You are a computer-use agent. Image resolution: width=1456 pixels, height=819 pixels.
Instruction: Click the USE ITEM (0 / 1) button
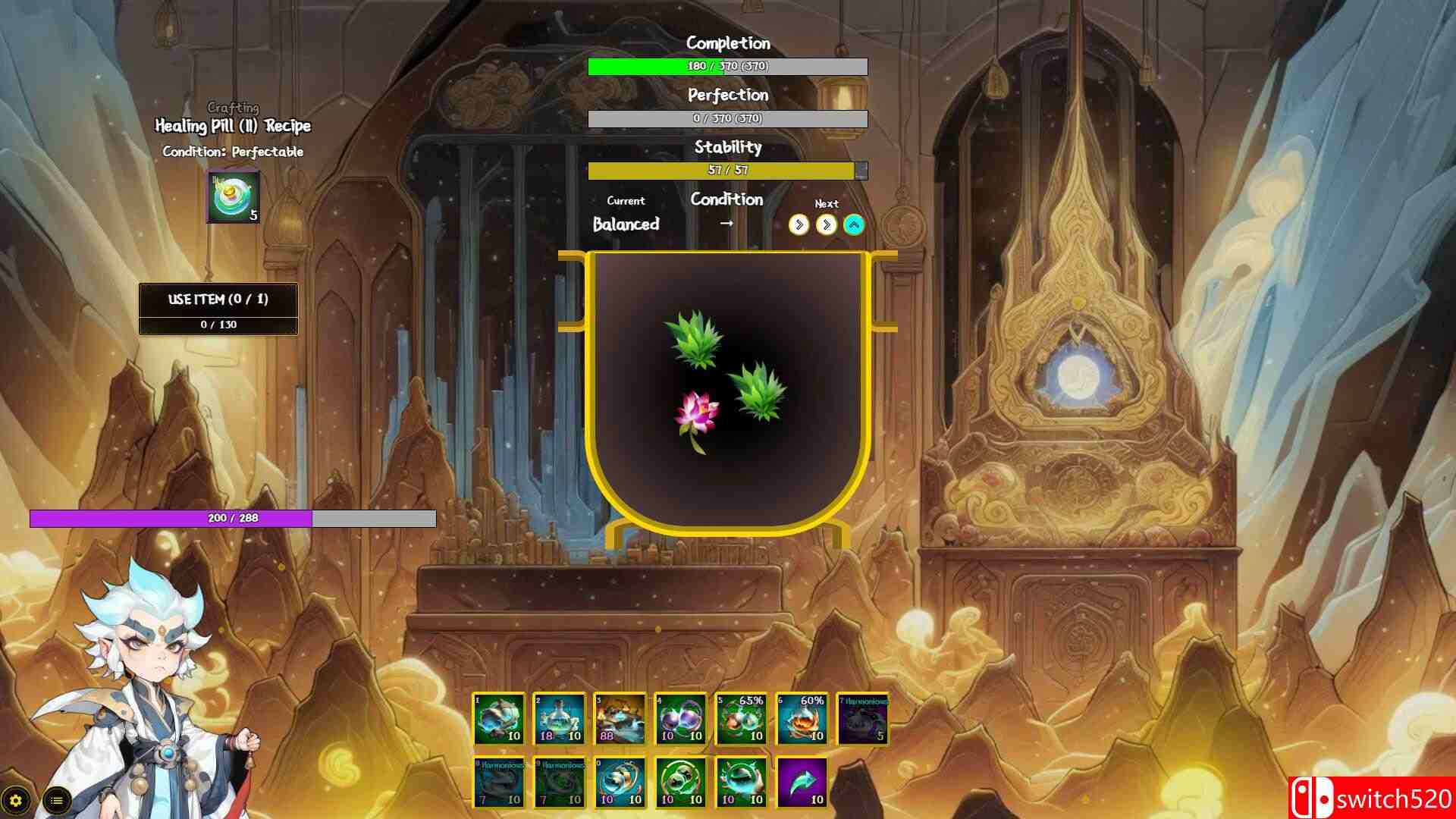tap(218, 299)
